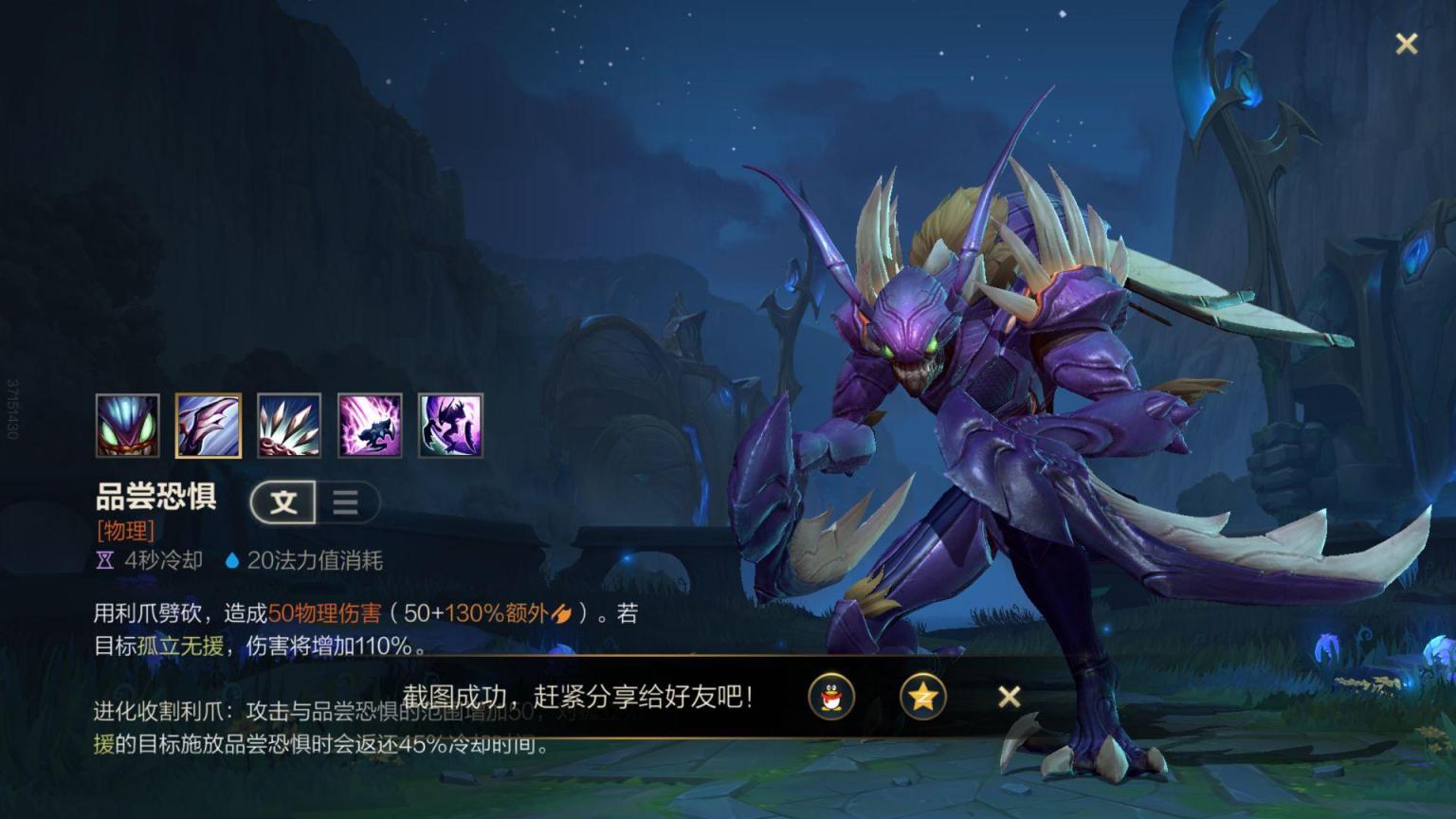
Task: Share the screenshot via QQ penguin icon
Action: point(831,698)
